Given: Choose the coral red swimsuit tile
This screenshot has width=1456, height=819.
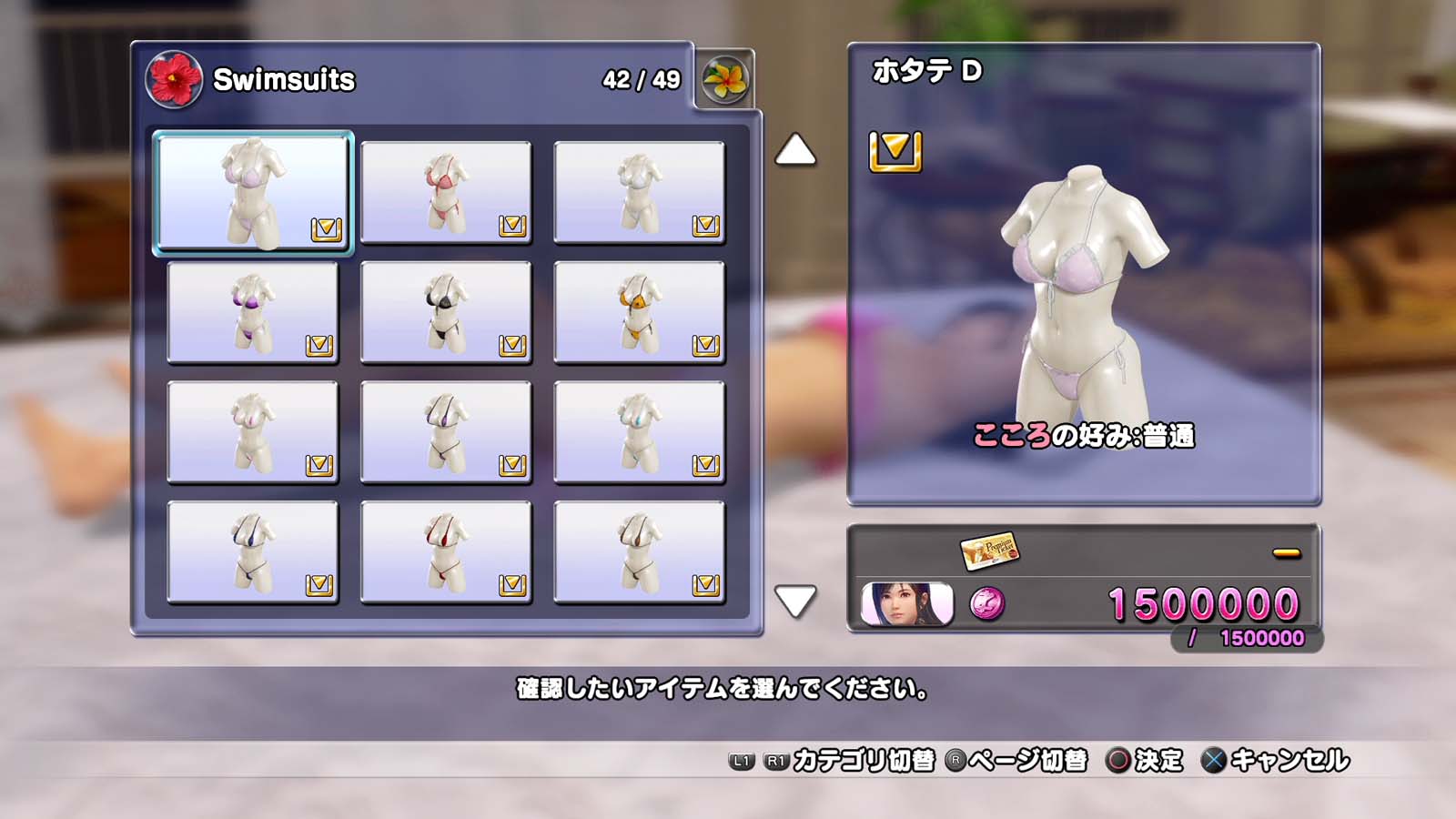Looking at the screenshot, I should tap(446, 192).
